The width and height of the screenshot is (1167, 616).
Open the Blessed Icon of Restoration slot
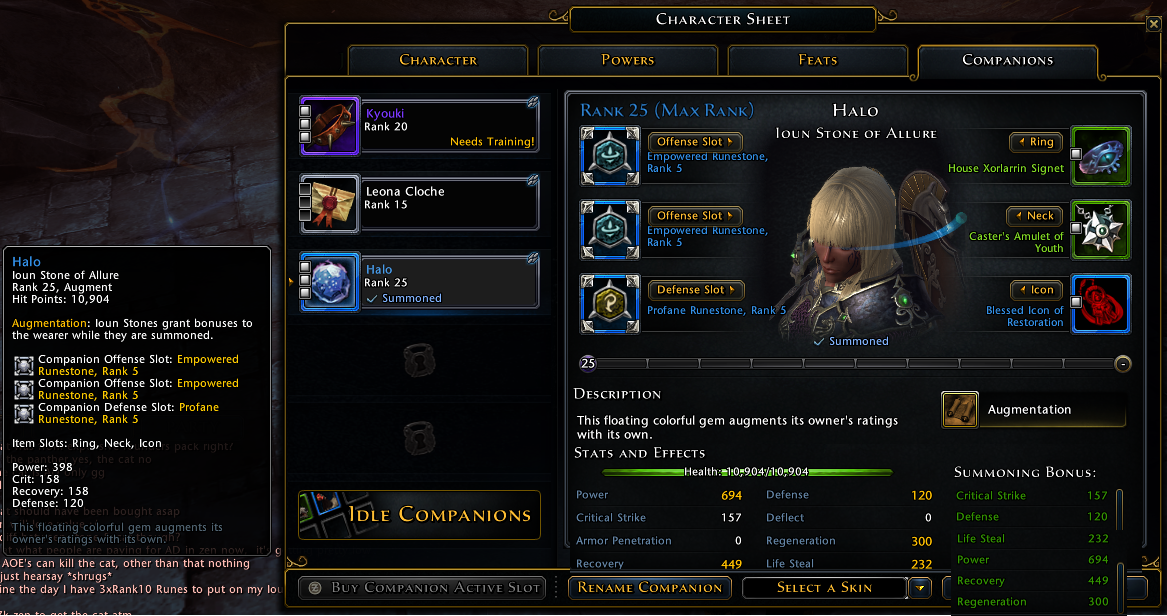point(1101,304)
